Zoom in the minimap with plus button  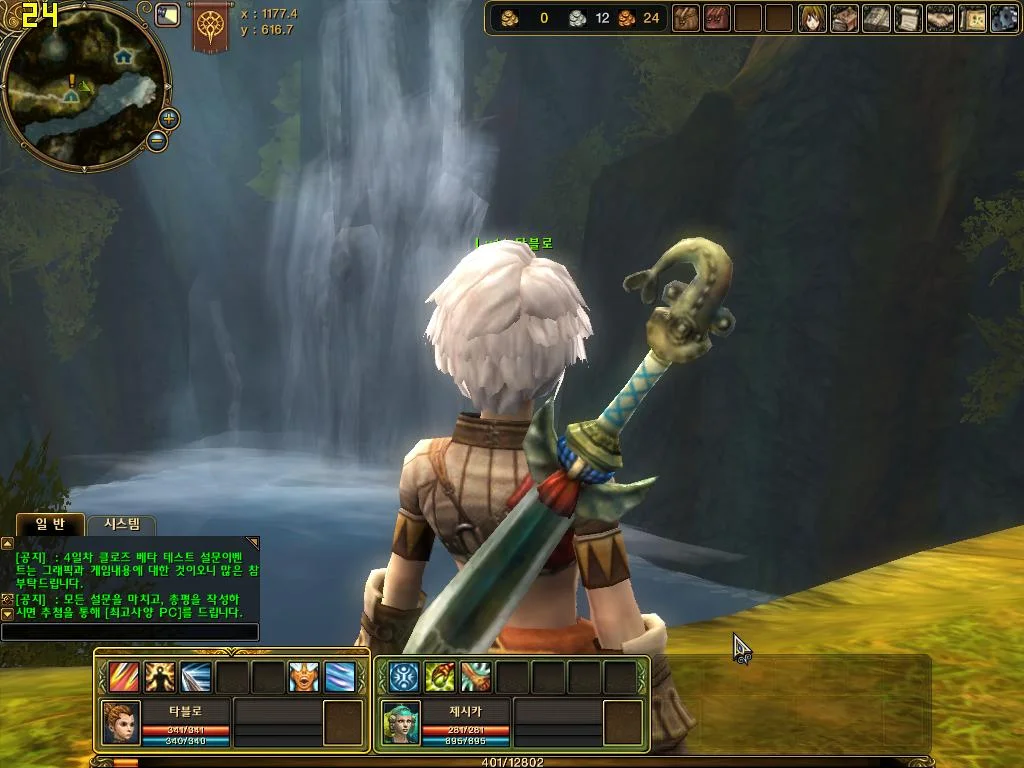[169, 118]
